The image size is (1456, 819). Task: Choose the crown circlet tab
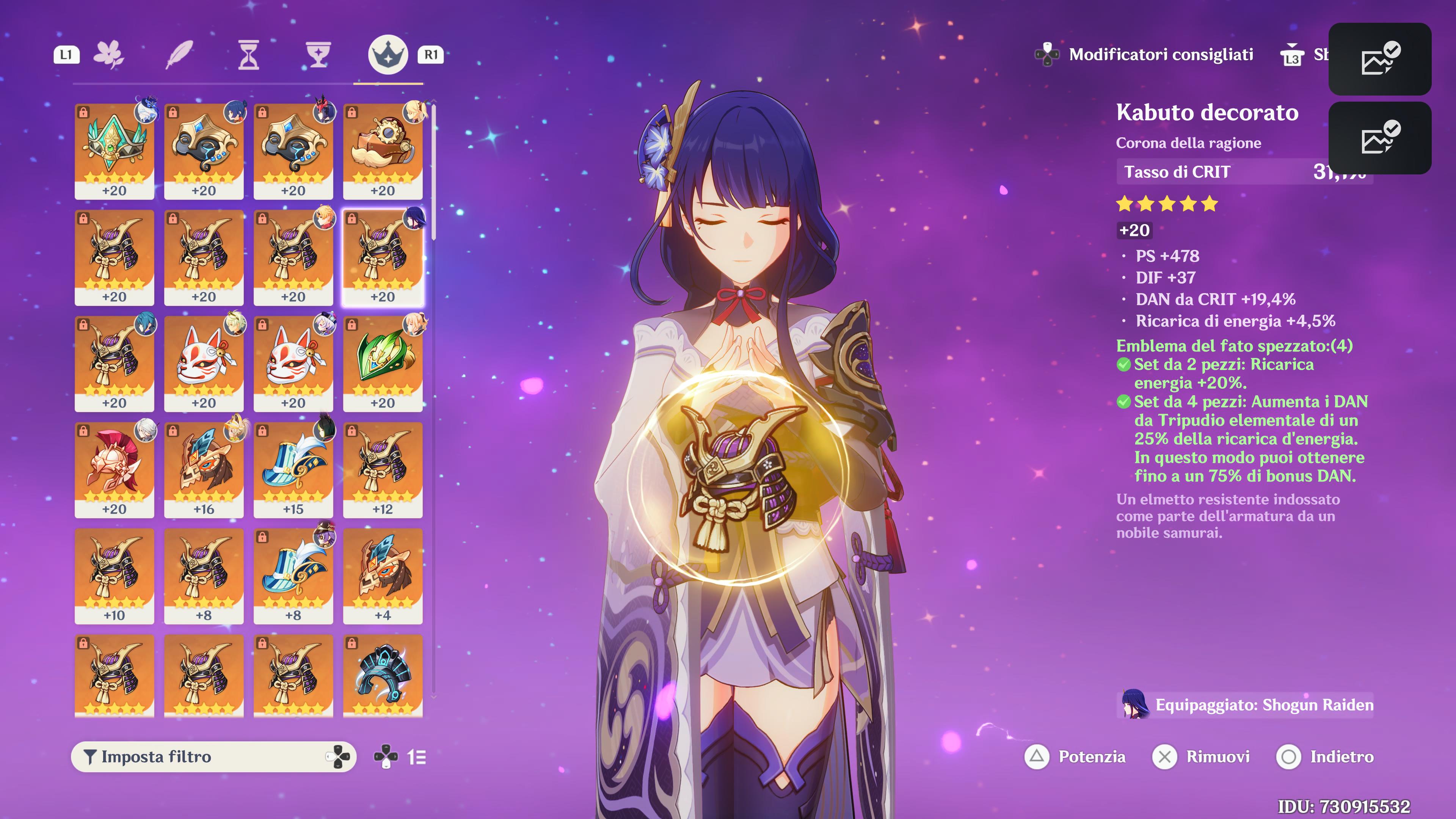pyautogui.click(x=388, y=55)
